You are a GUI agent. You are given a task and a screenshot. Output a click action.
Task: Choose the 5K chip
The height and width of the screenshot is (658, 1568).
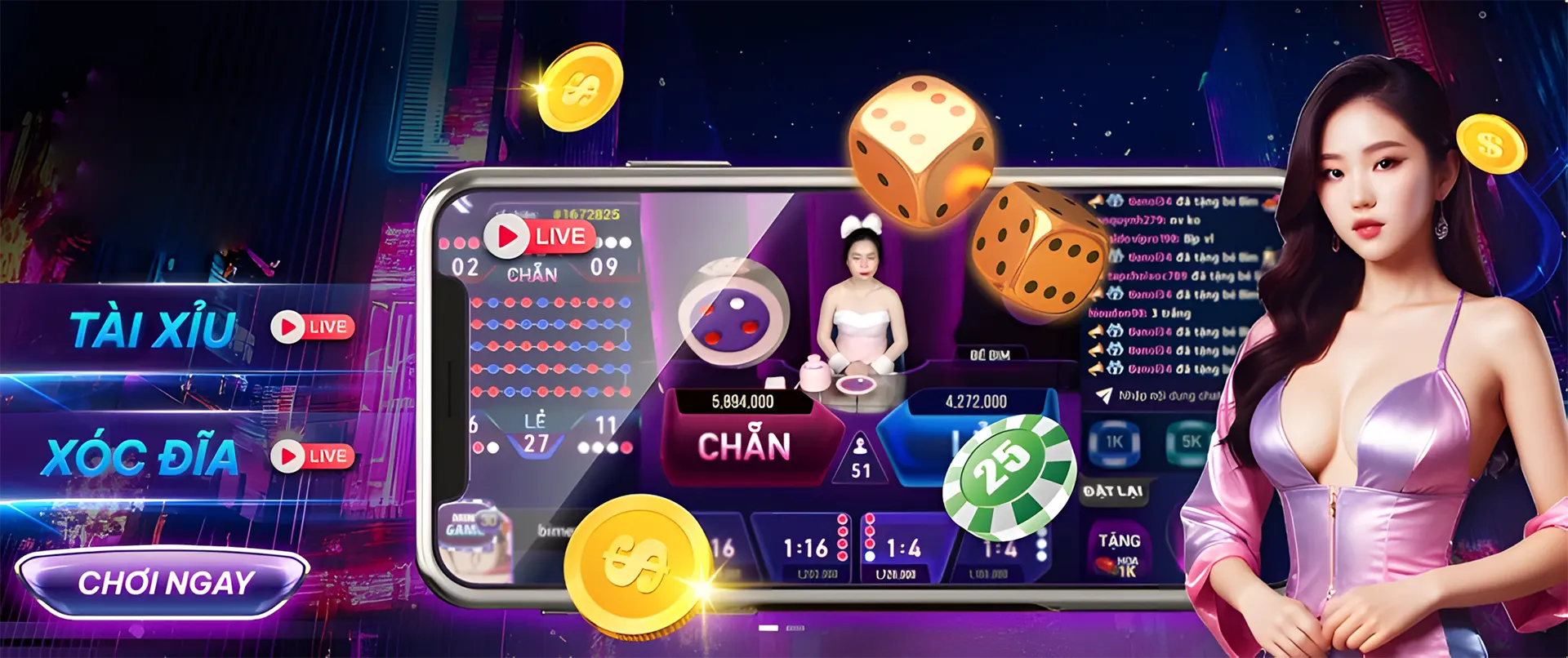coord(1191,442)
